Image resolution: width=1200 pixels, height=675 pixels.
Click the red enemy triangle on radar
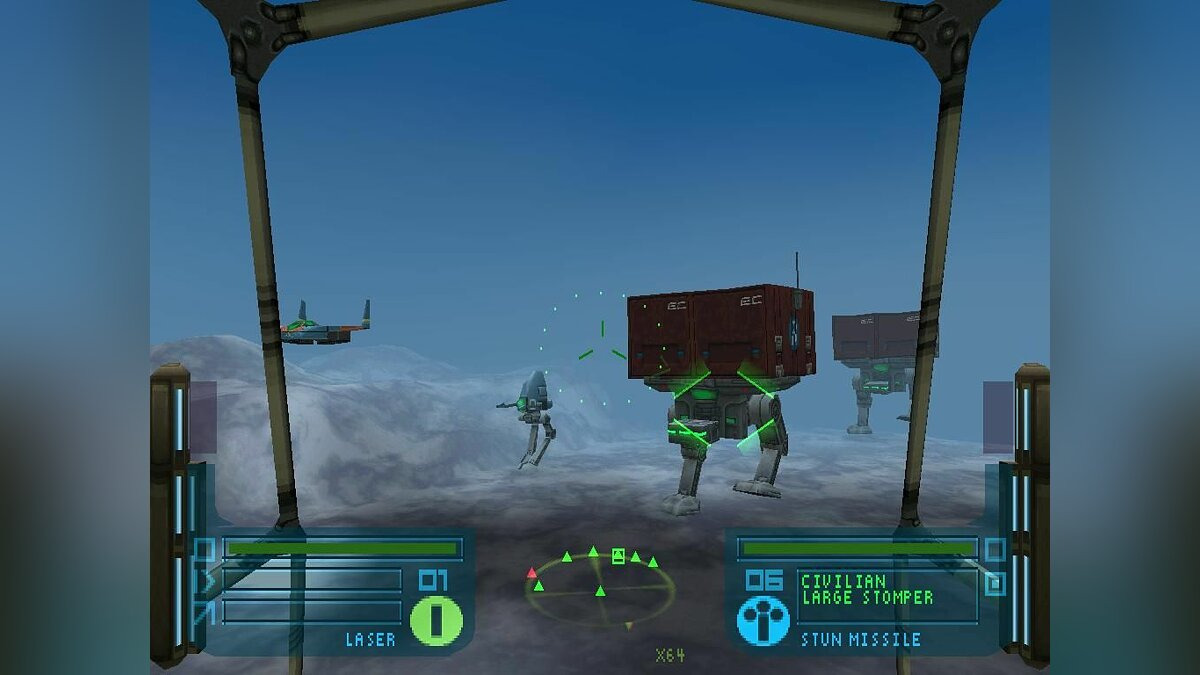(532, 573)
